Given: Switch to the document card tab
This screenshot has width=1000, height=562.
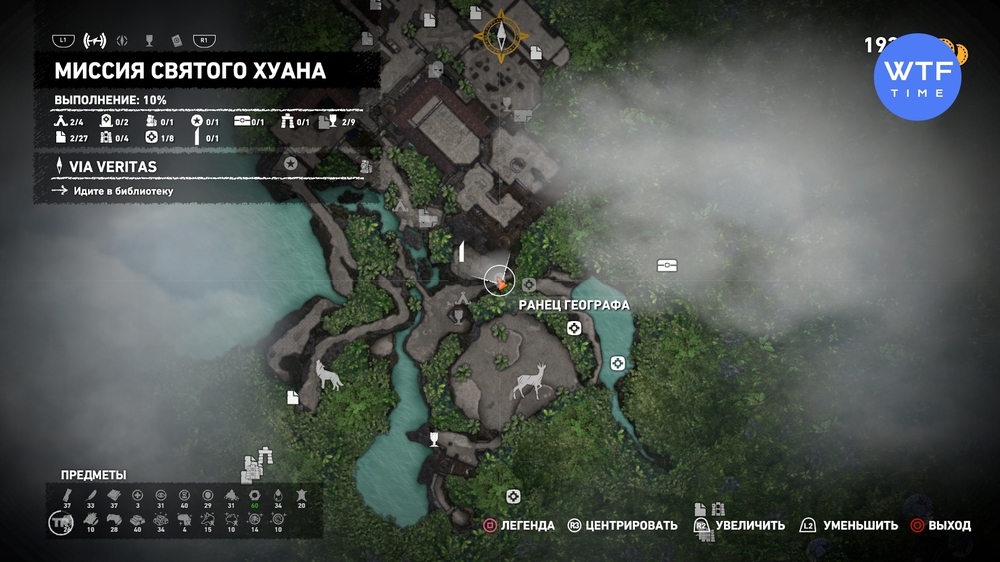Looking at the screenshot, I should pyautogui.click(x=176, y=40).
